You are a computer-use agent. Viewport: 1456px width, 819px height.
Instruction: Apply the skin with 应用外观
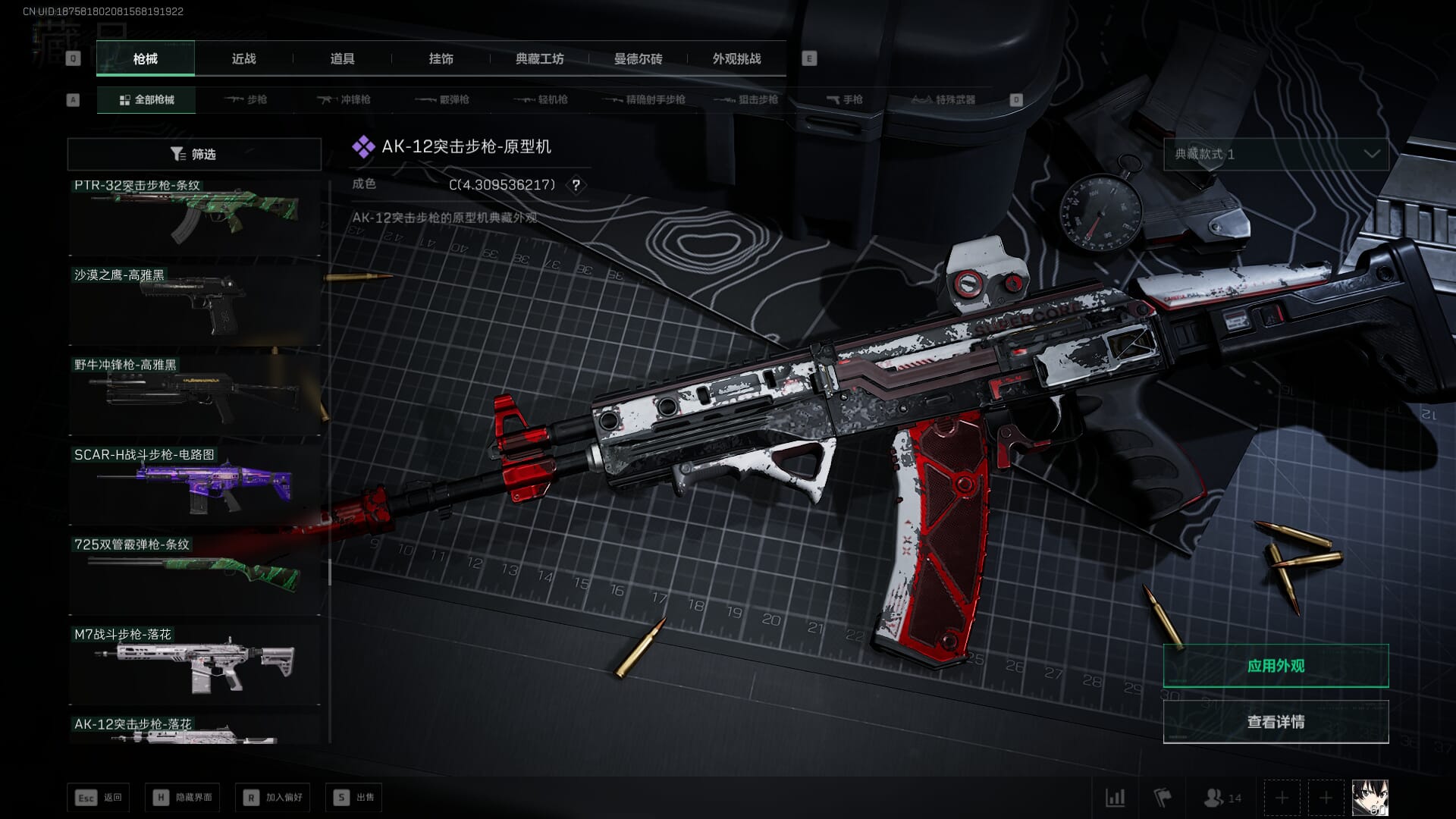(x=1276, y=666)
